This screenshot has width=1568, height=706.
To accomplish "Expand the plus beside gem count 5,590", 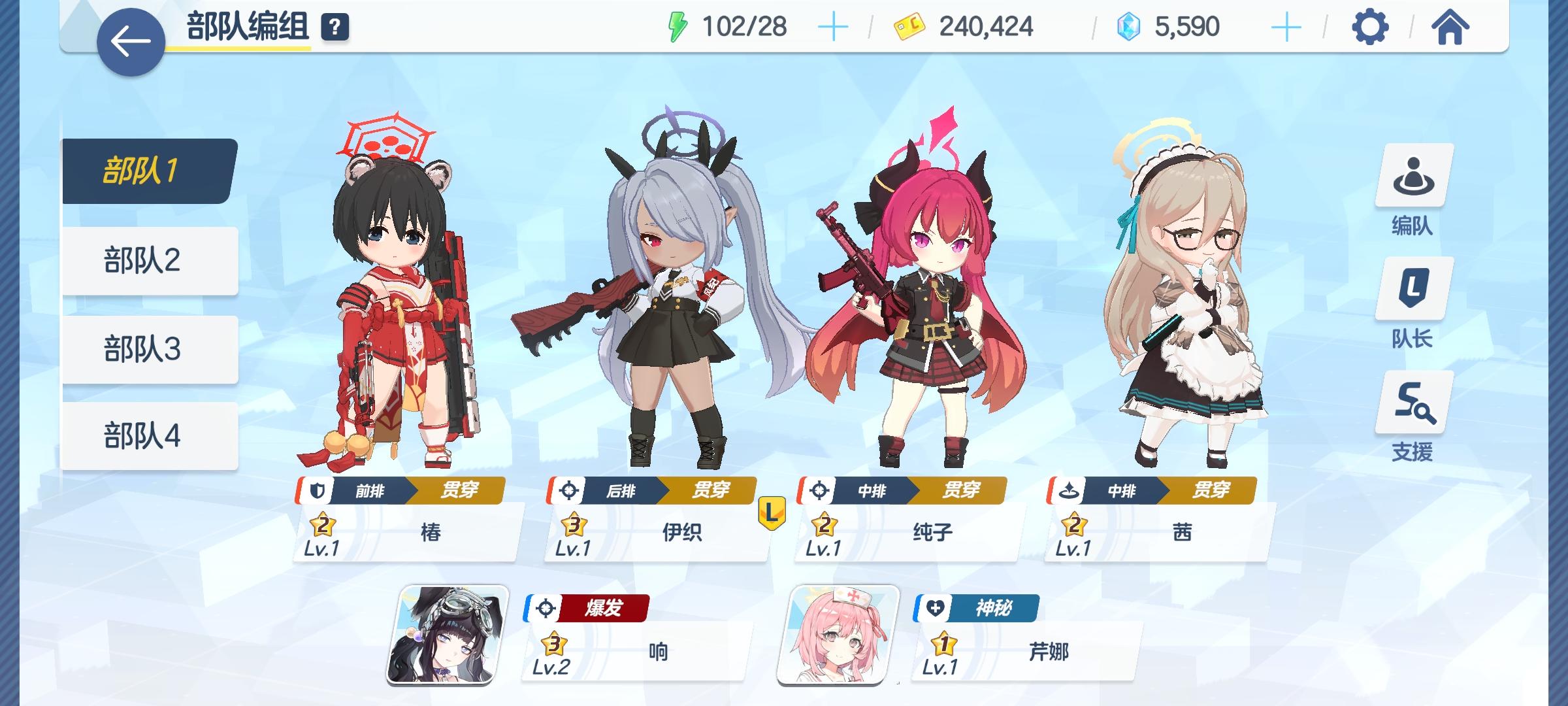I will [x=1285, y=27].
